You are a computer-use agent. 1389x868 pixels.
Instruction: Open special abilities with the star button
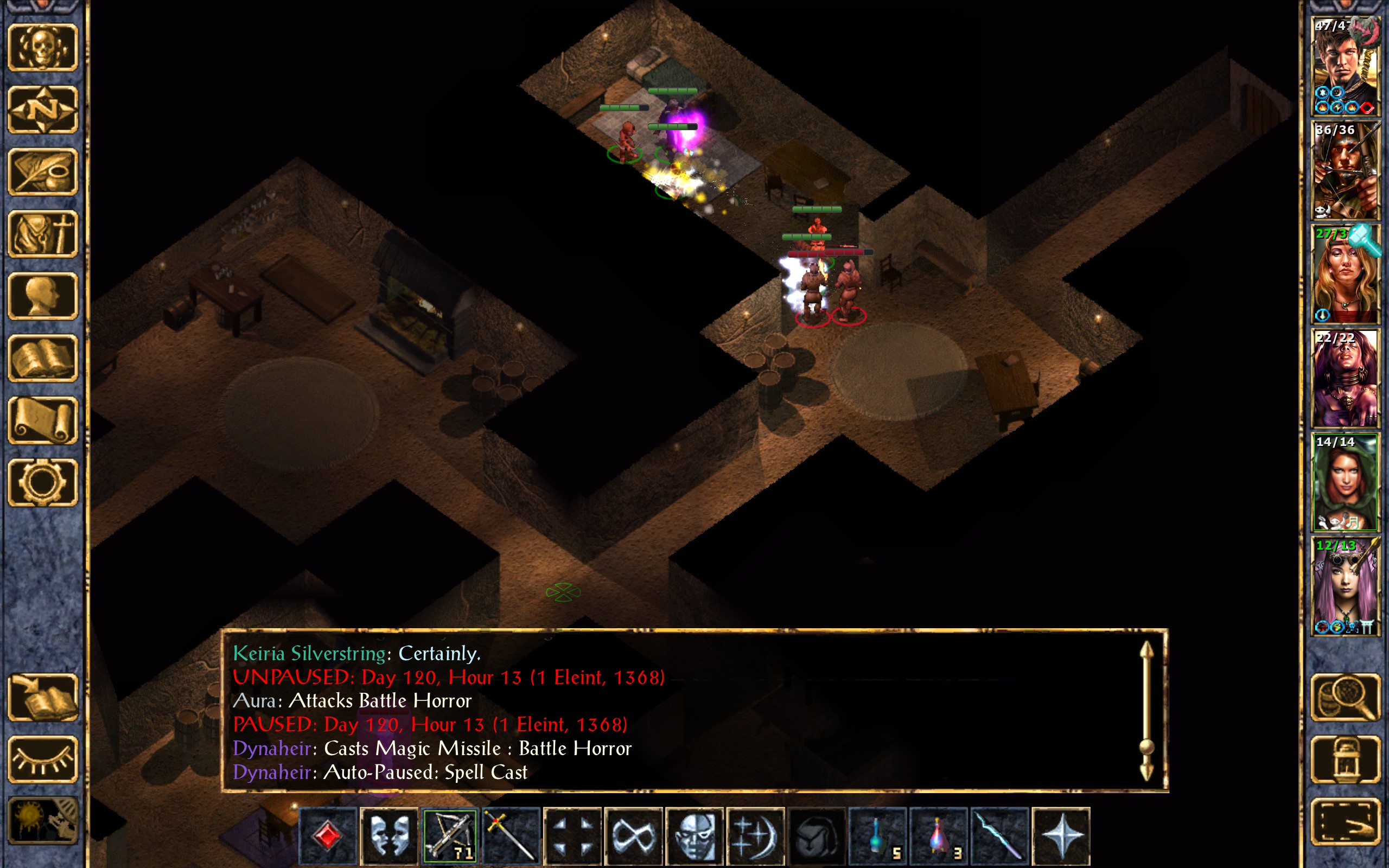(x=1061, y=835)
